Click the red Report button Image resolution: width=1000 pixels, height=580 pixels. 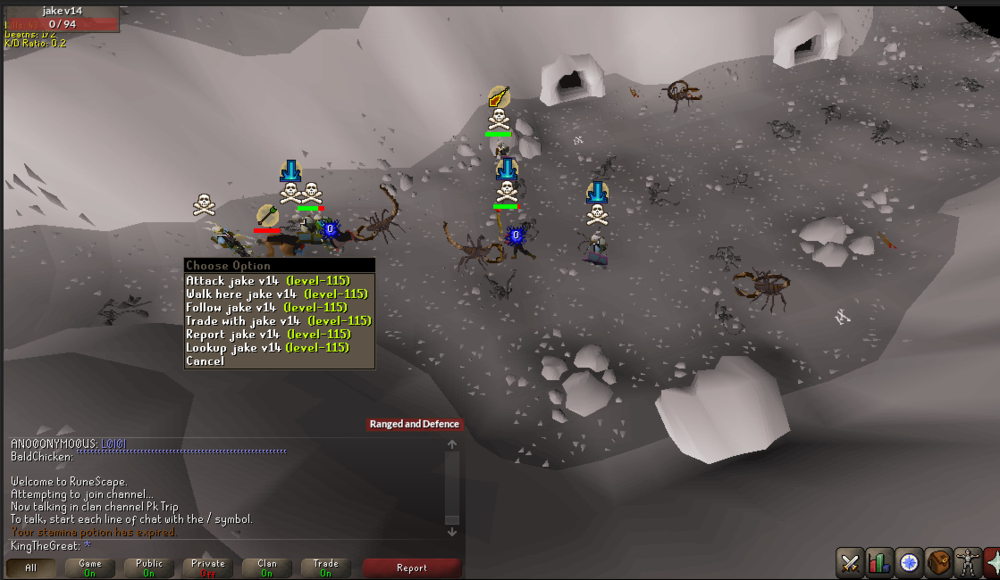(411, 568)
